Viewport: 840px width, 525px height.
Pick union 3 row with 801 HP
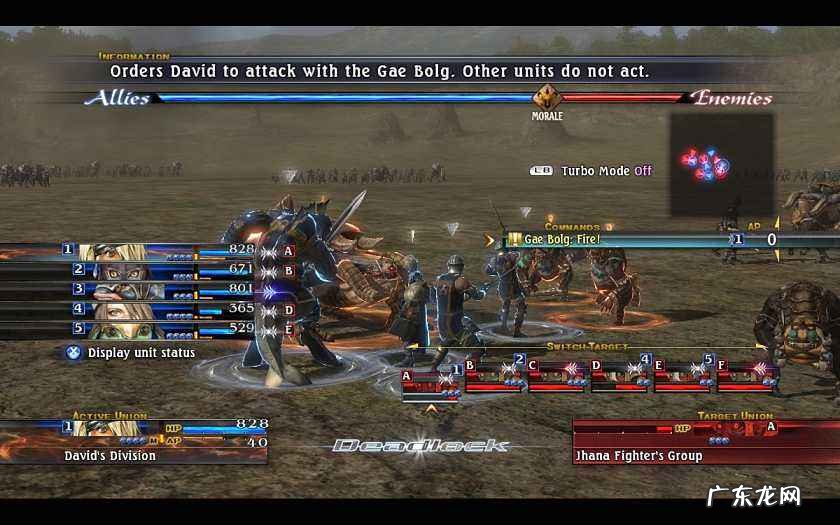point(160,290)
